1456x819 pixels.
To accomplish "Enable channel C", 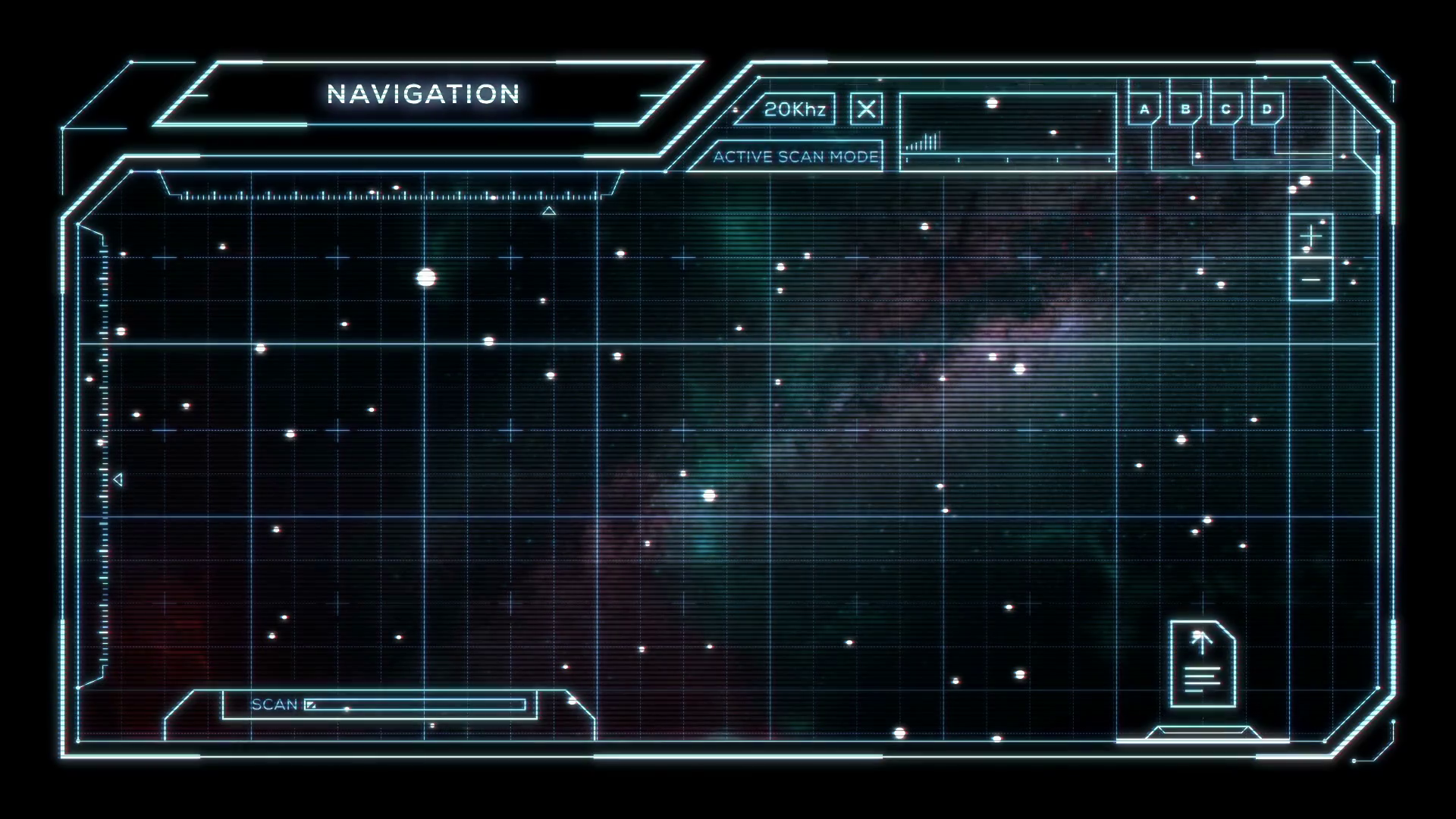I will 1225,108.
